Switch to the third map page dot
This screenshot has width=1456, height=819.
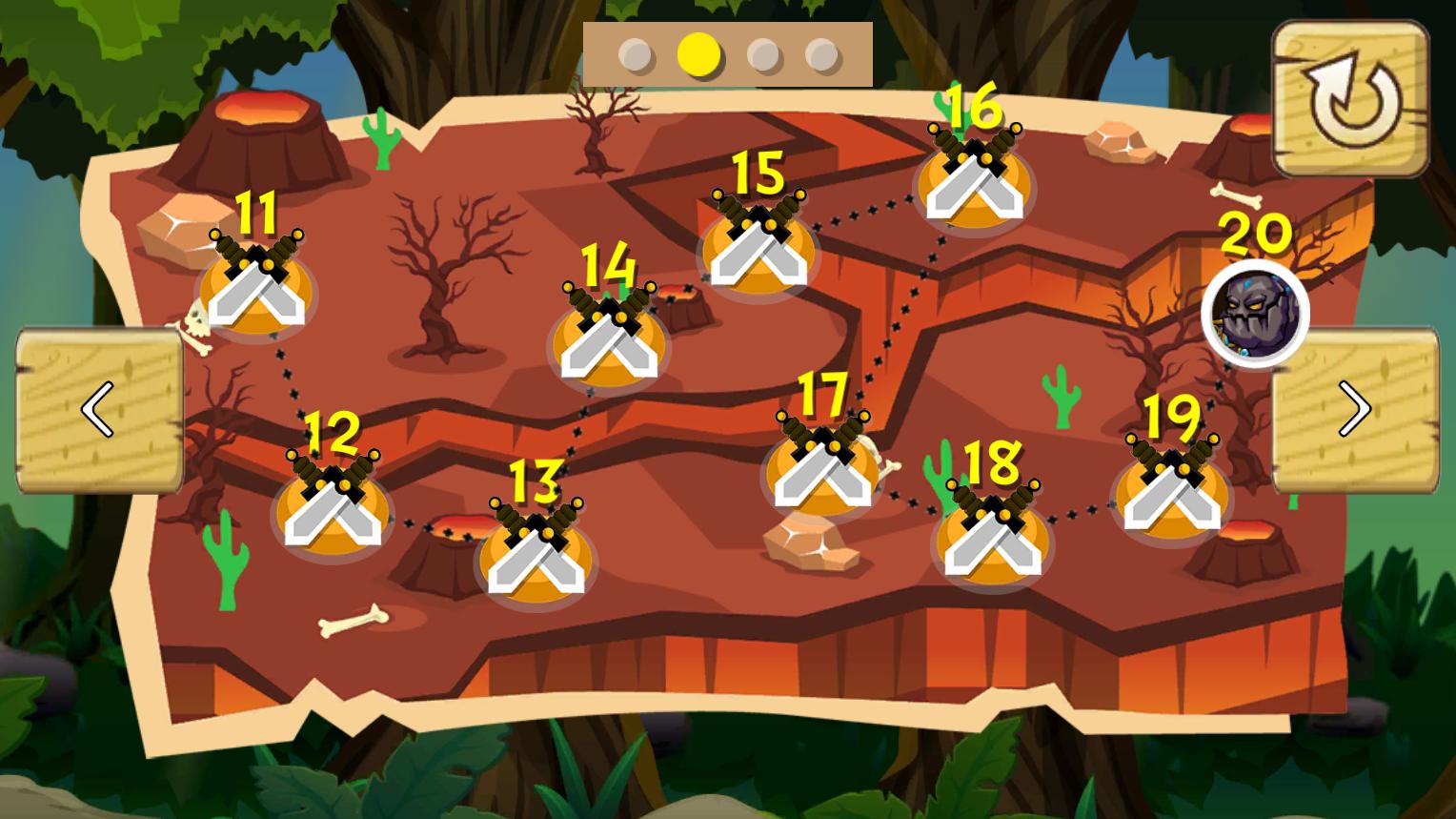764,55
